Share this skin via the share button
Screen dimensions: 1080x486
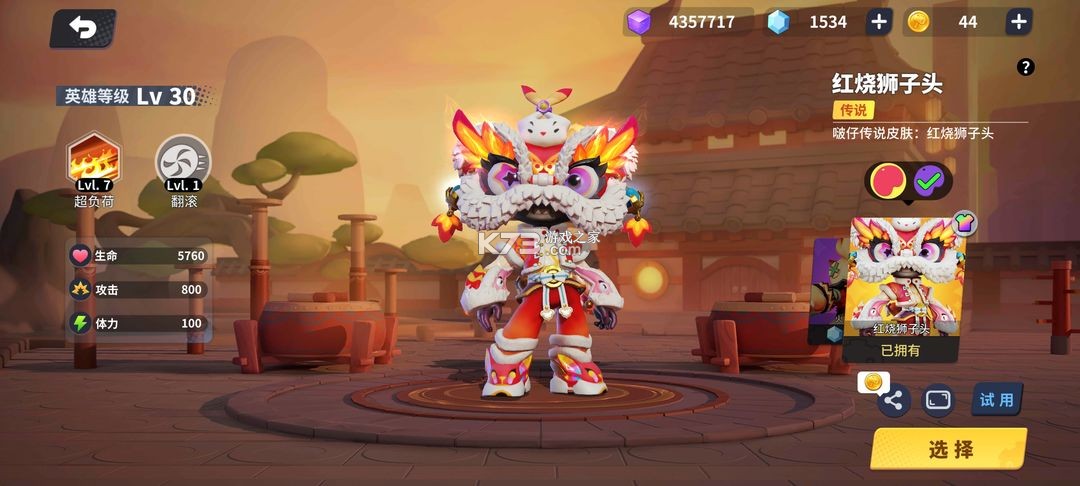point(893,401)
